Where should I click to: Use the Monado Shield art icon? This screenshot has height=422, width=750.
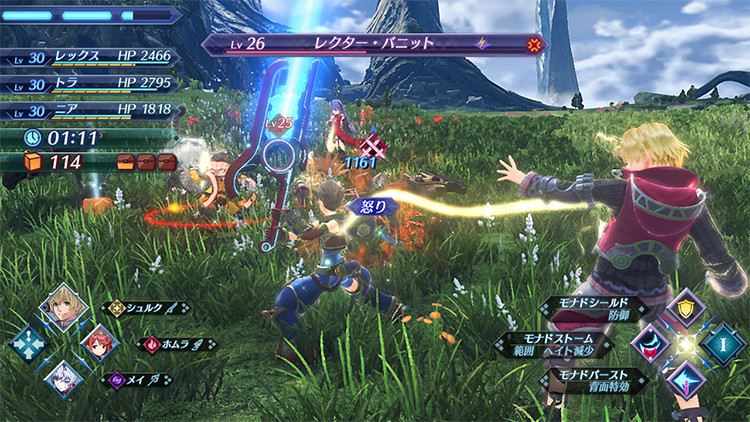[x=688, y=307]
